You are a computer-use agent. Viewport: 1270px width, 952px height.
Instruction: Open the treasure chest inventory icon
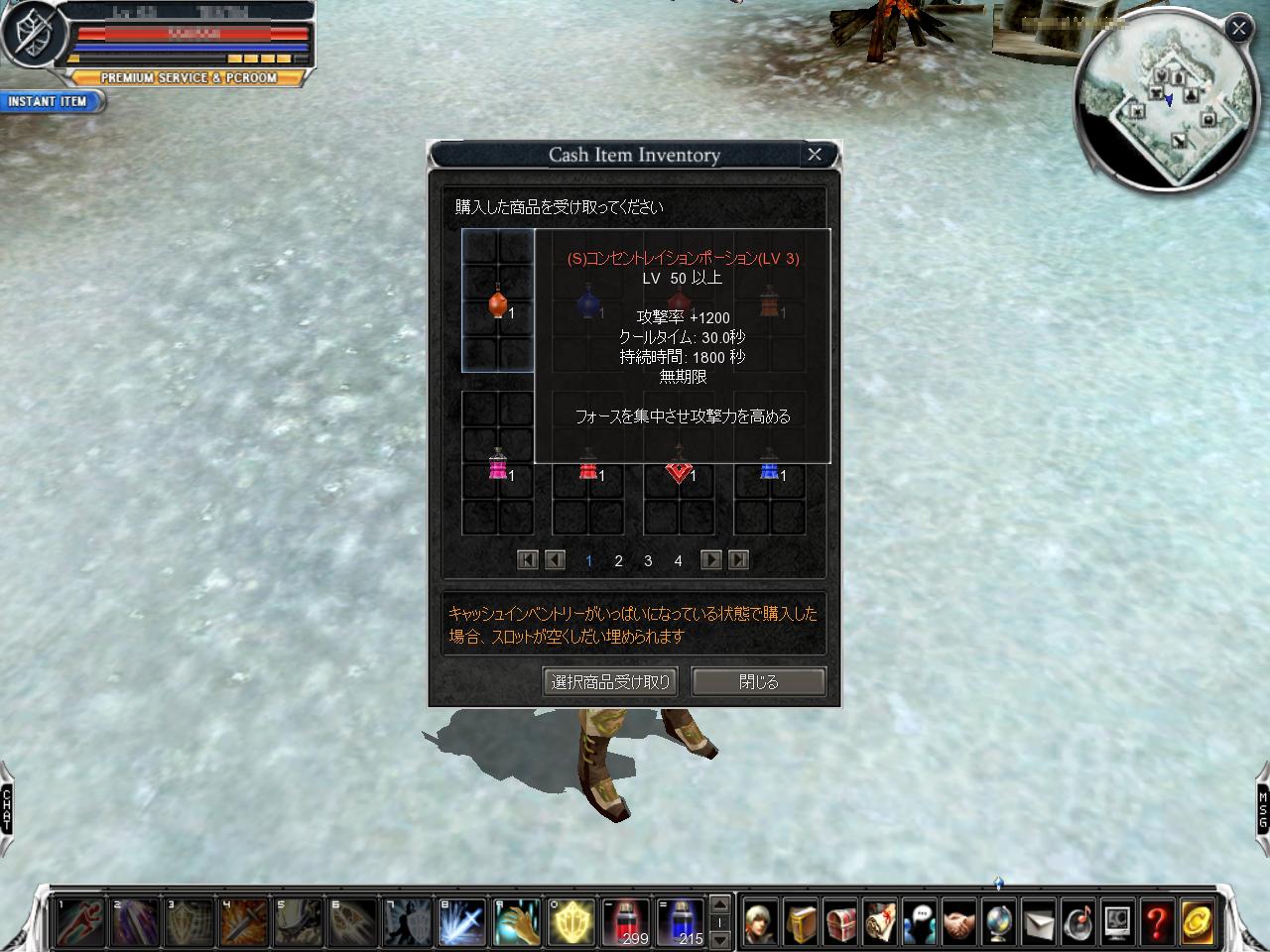click(840, 922)
